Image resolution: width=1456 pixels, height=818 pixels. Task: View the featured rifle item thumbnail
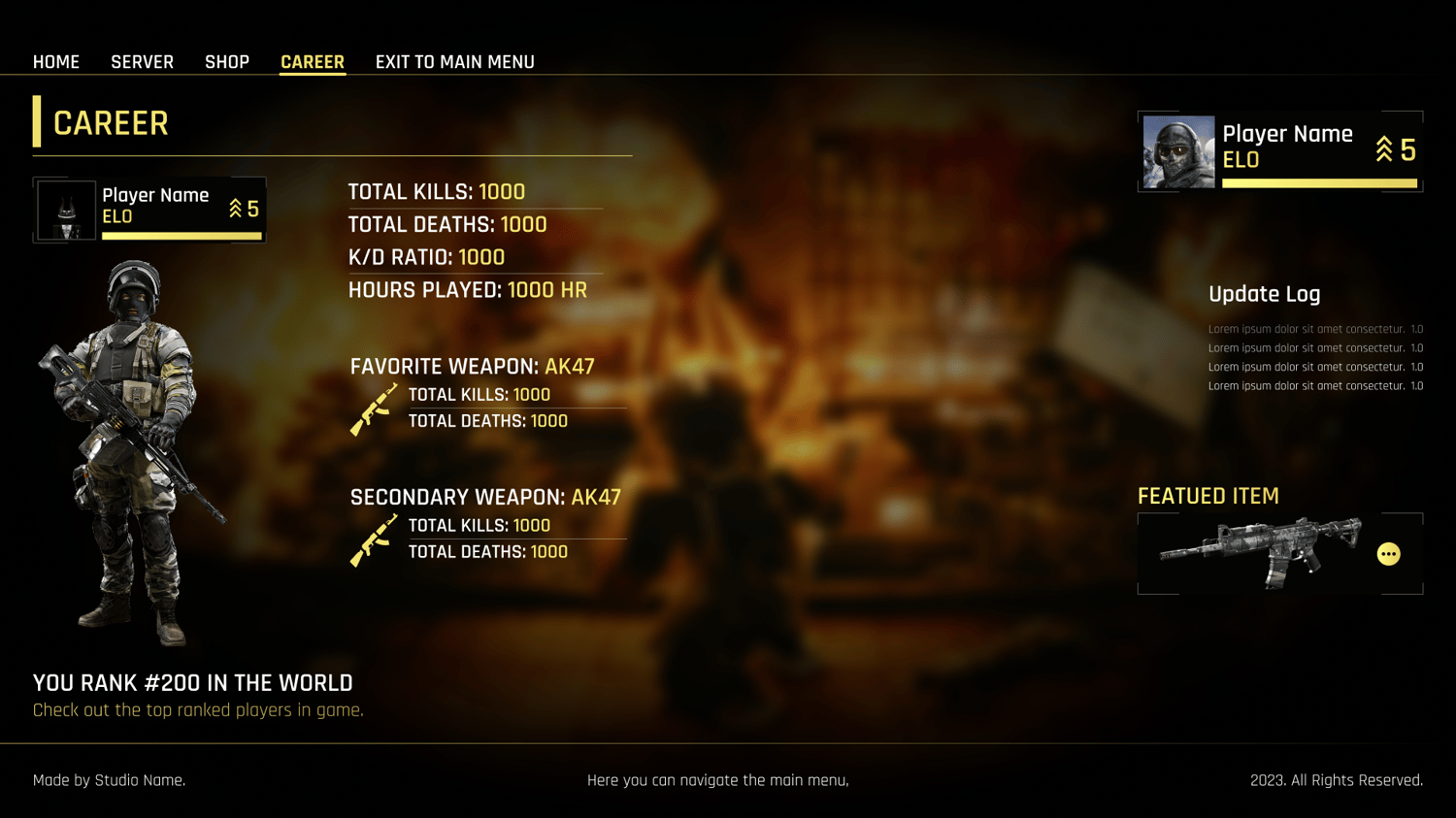tap(1260, 552)
